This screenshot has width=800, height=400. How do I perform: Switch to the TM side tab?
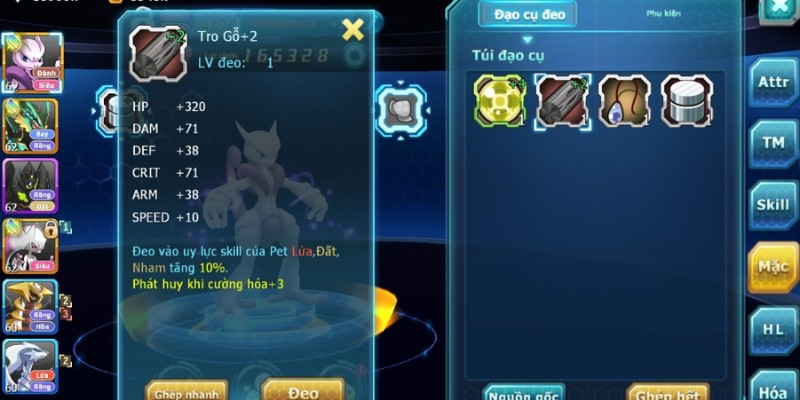tap(773, 143)
